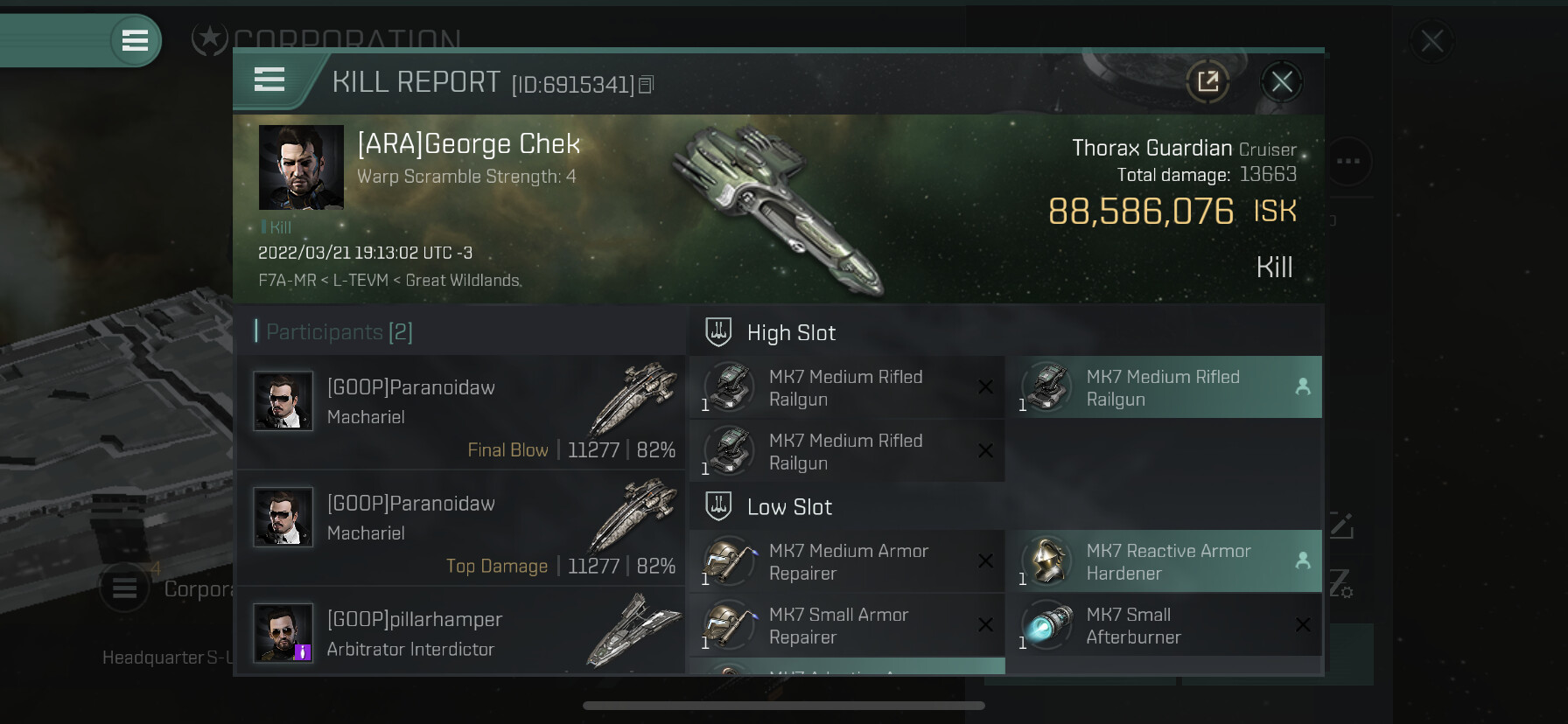Select Paranoidaw Final Blow participant row
The height and width of the screenshot is (724, 1568).
pos(461,411)
